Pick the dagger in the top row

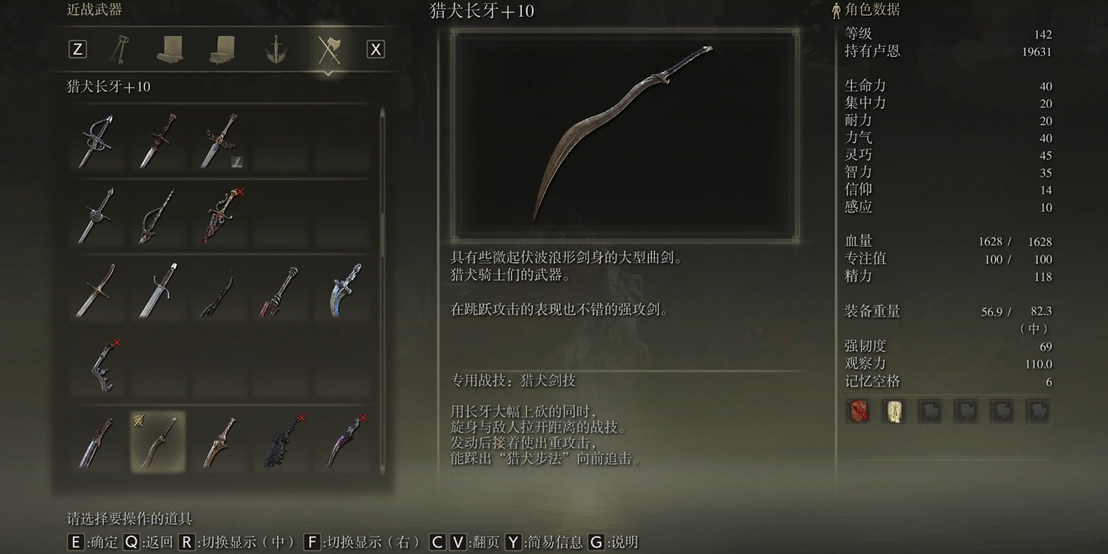(158, 142)
